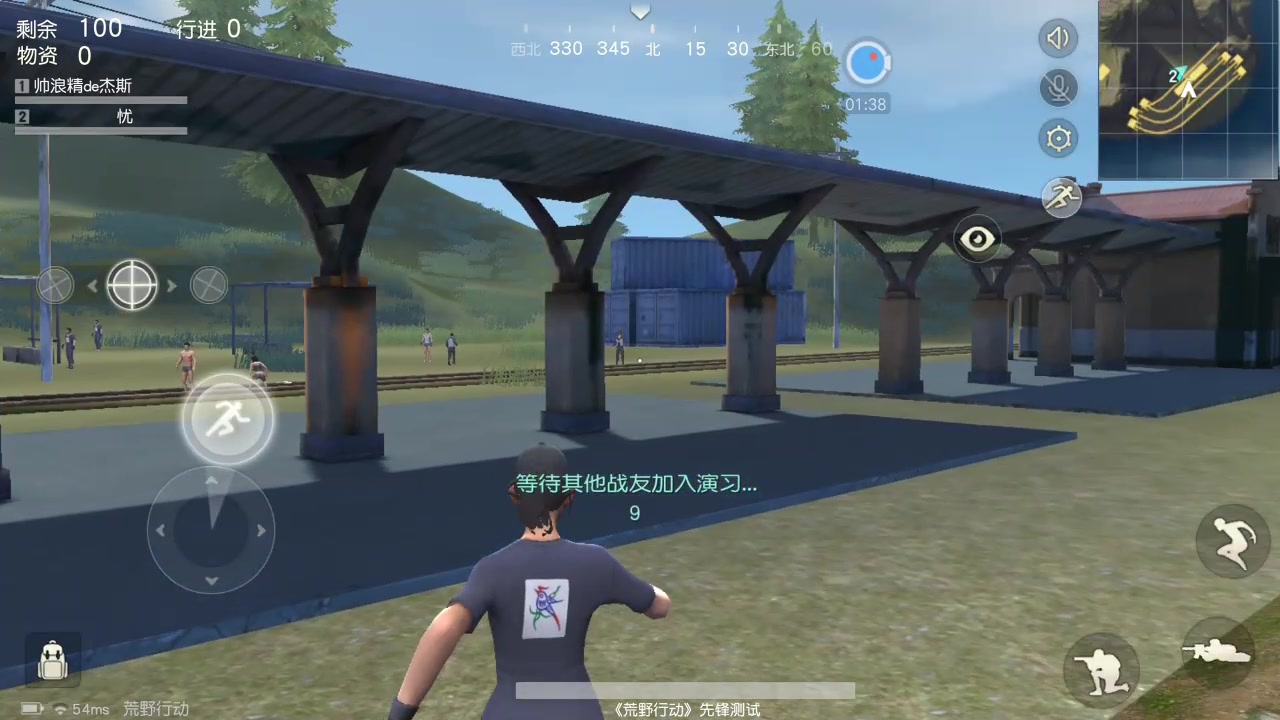Toggle the free-look eye view
This screenshot has width=1280, height=720.
977,238
